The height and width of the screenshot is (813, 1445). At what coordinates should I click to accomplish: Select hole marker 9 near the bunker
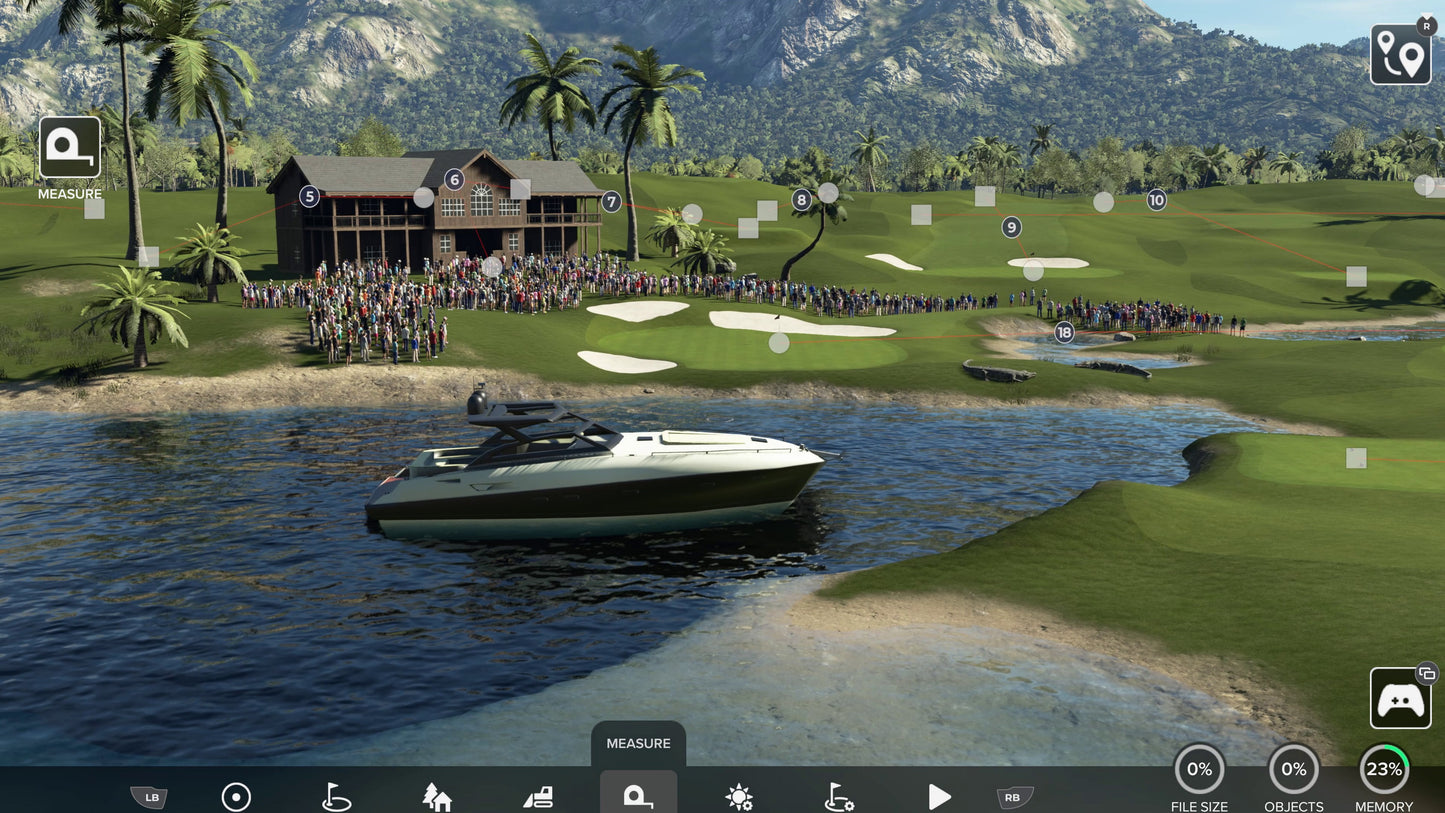[x=1010, y=226]
